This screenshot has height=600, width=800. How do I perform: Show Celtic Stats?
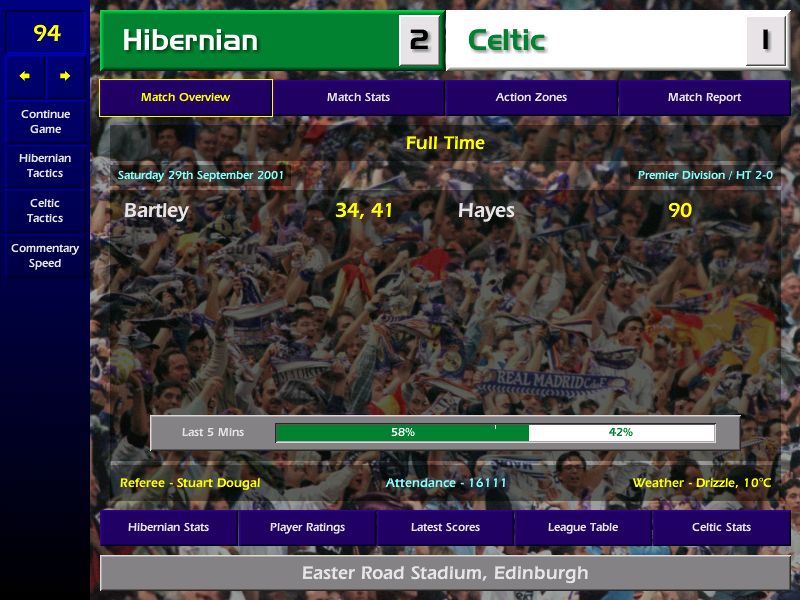(x=721, y=528)
